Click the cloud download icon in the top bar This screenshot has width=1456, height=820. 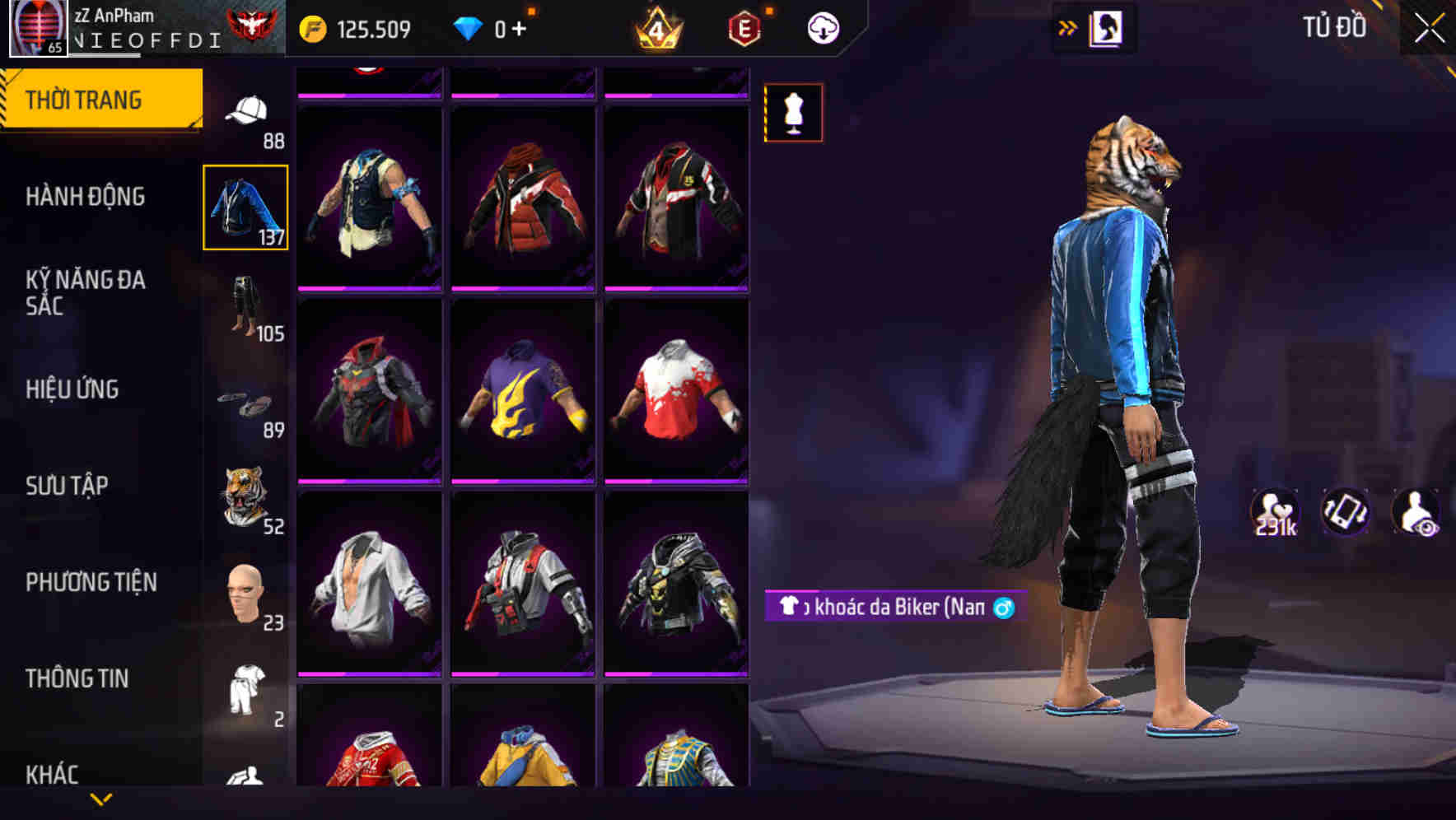point(822,27)
